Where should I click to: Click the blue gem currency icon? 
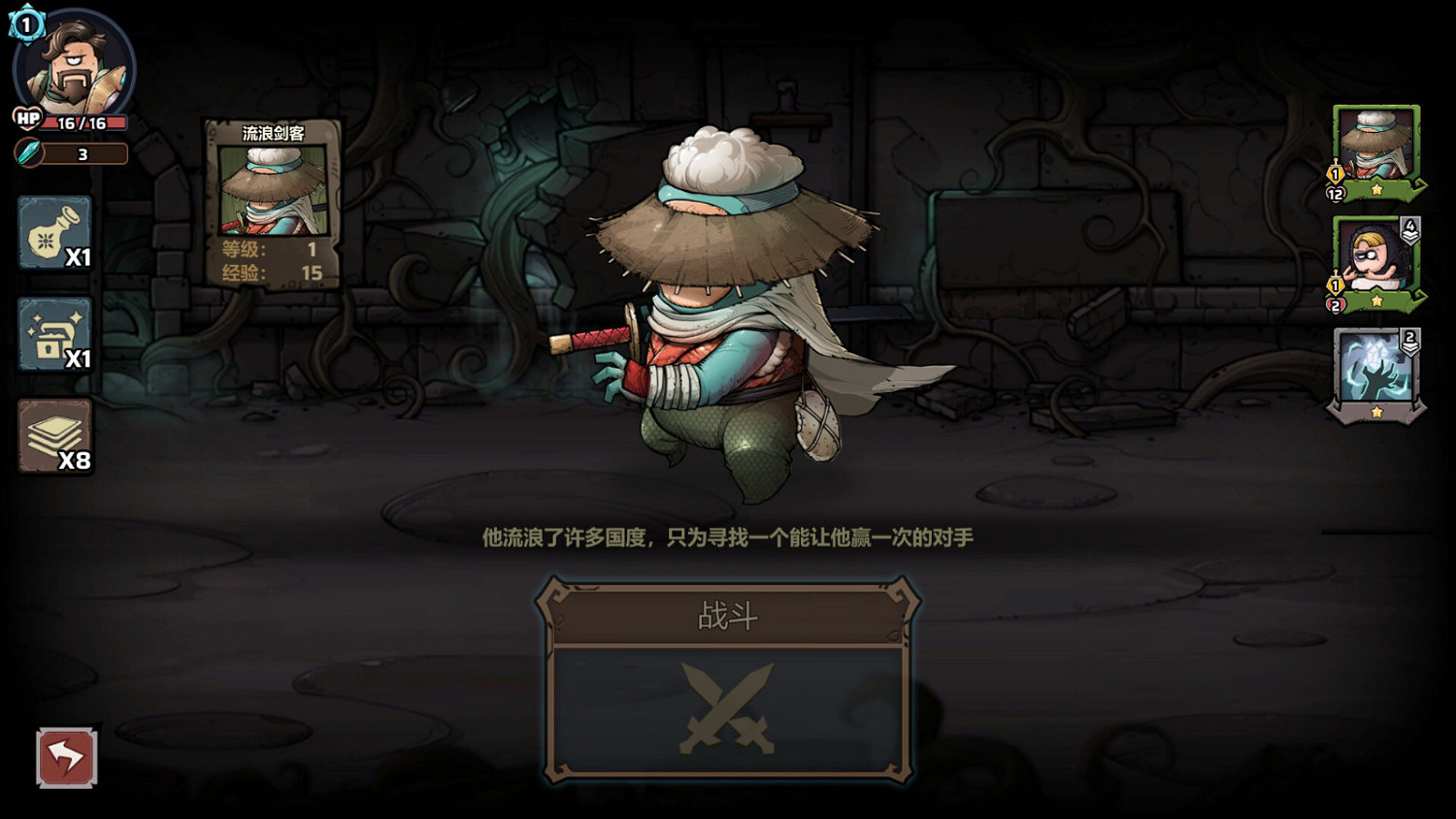pos(27,152)
